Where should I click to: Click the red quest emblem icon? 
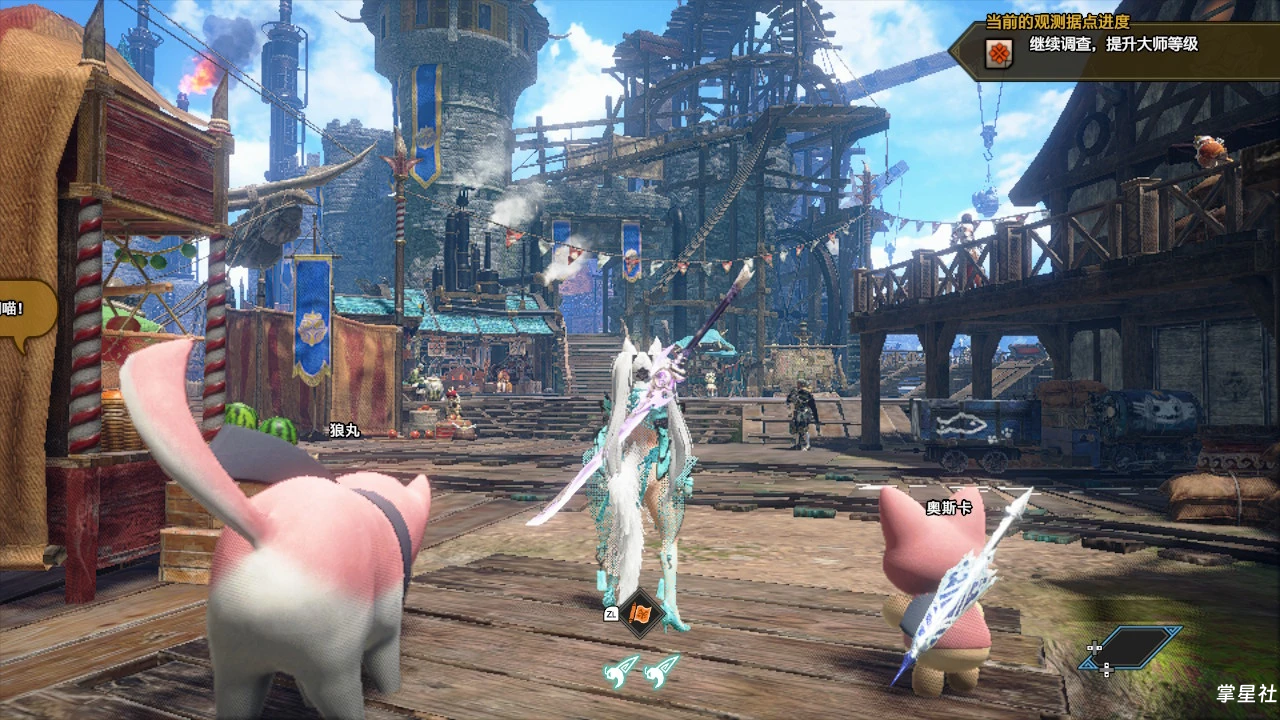(998, 53)
